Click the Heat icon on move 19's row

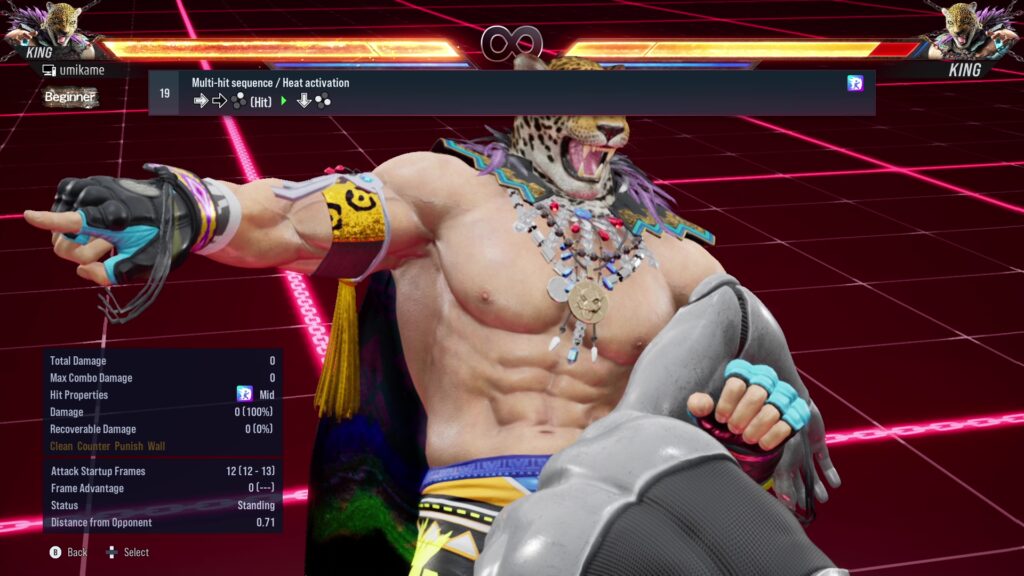855,83
